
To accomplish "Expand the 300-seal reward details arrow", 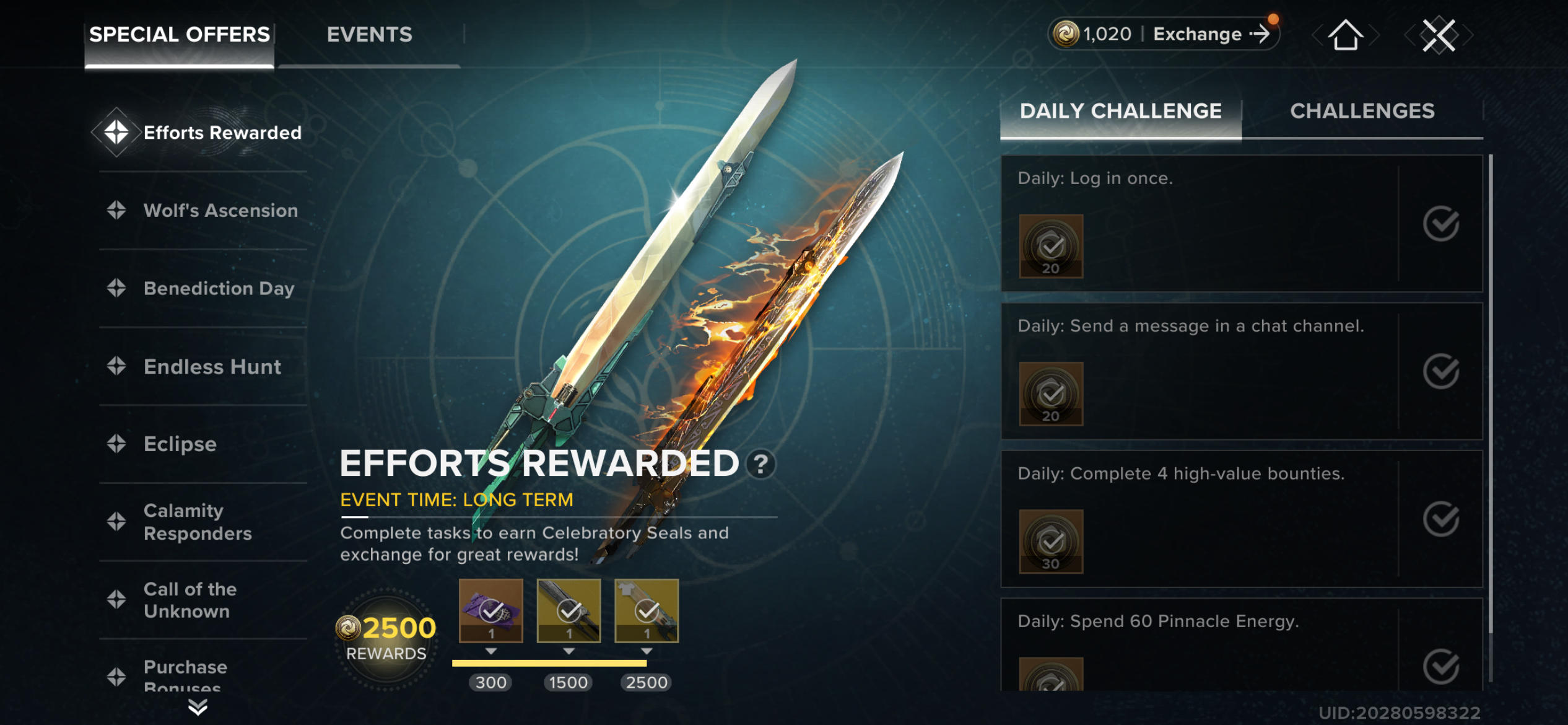I will (491, 651).
